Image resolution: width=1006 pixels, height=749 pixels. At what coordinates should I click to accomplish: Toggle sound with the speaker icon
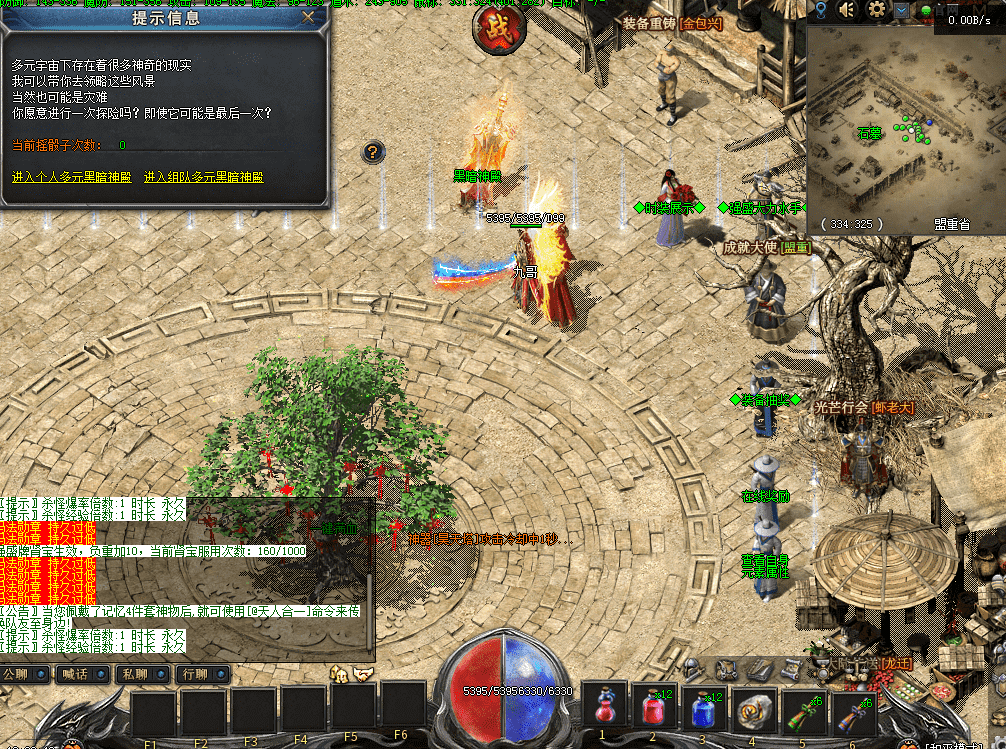click(x=849, y=11)
